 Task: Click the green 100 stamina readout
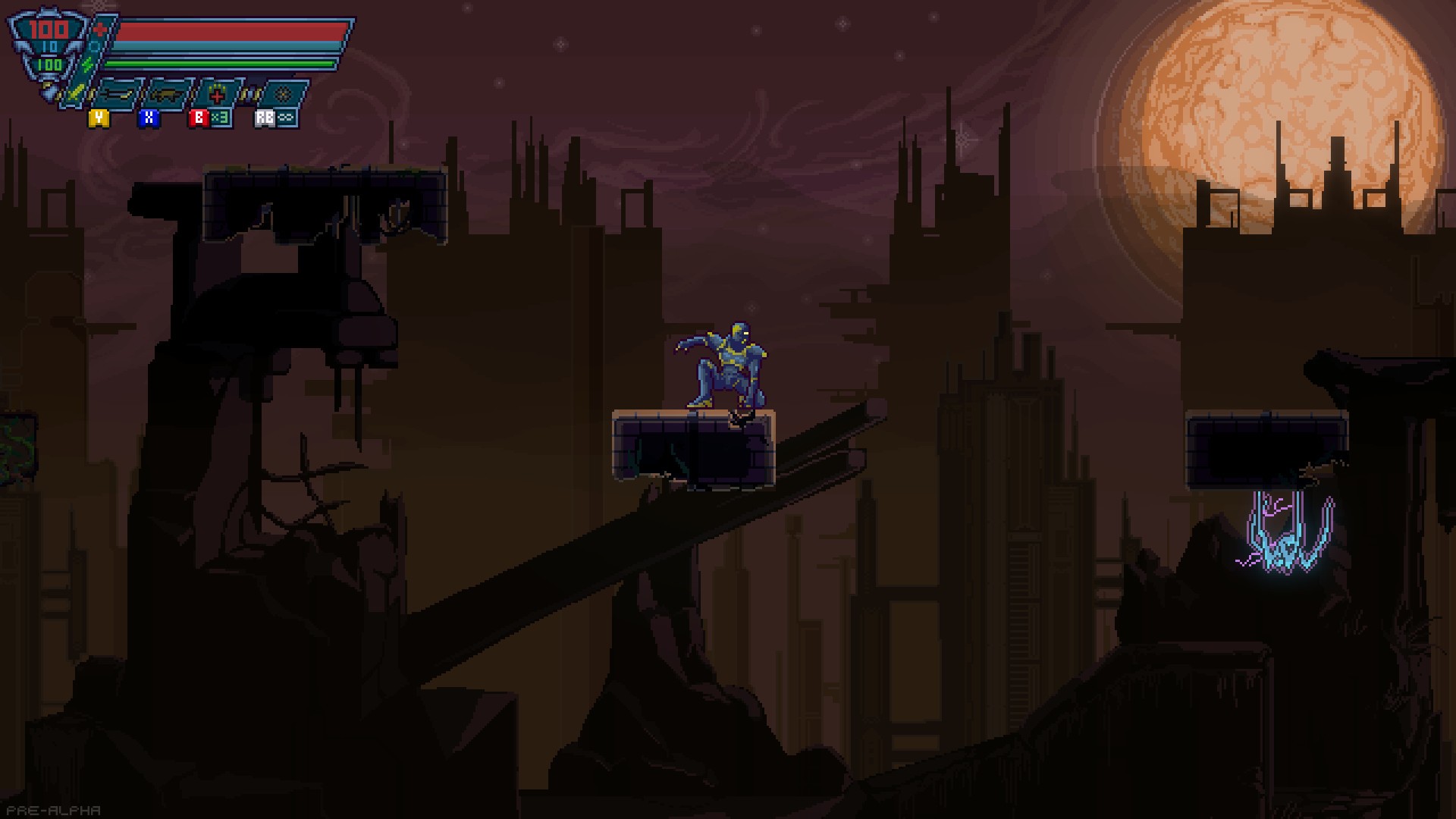pyautogui.click(x=49, y=64)
